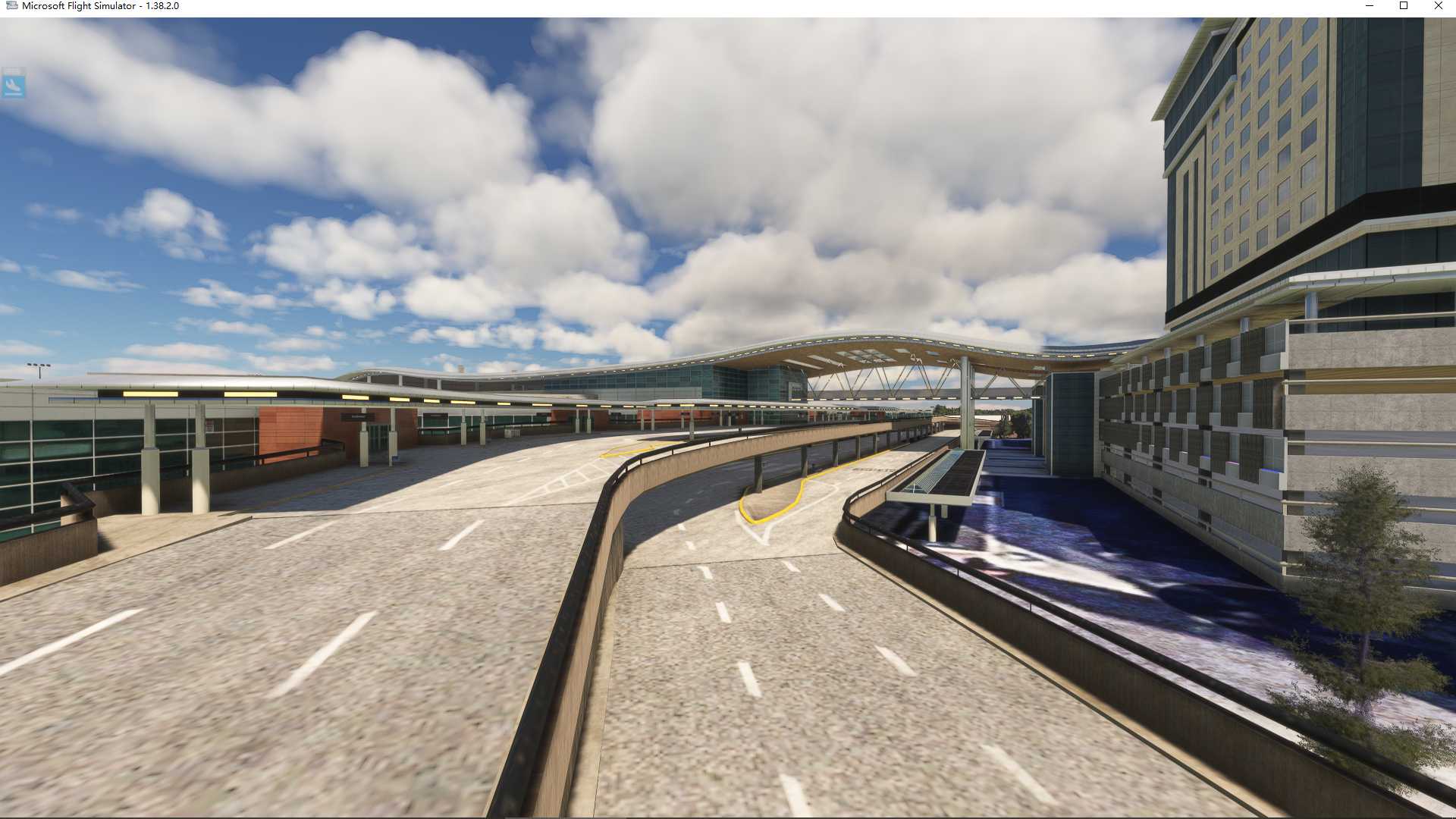Click the blue landing airplane icon
Viewport: 1456px width, 819px height.
click(x=13, y=83)
